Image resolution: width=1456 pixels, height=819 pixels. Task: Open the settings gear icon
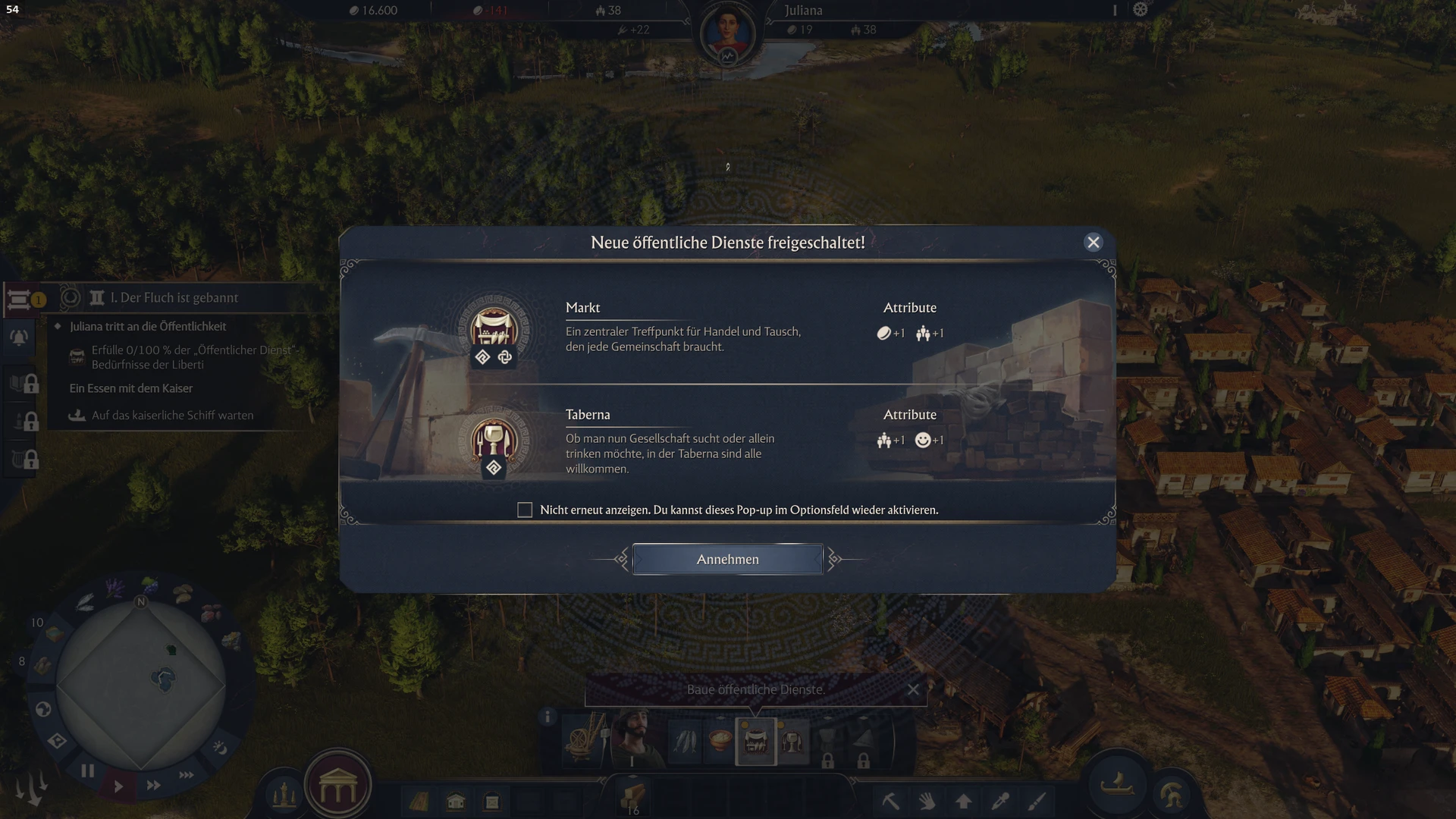coord(1141,10)
